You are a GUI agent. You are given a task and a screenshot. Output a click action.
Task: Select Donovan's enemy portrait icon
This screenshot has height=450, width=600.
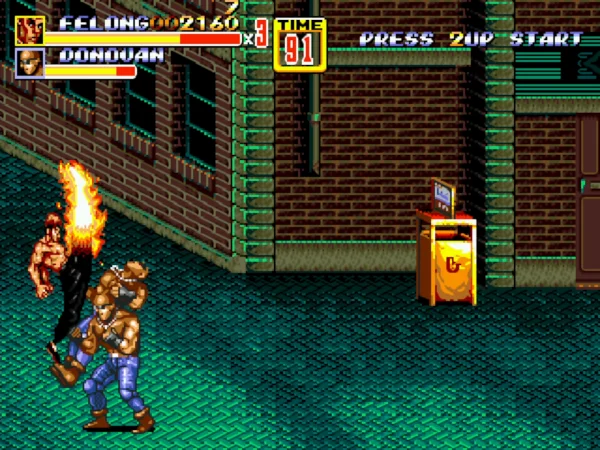pyautogui.click(x=29, y=63)
